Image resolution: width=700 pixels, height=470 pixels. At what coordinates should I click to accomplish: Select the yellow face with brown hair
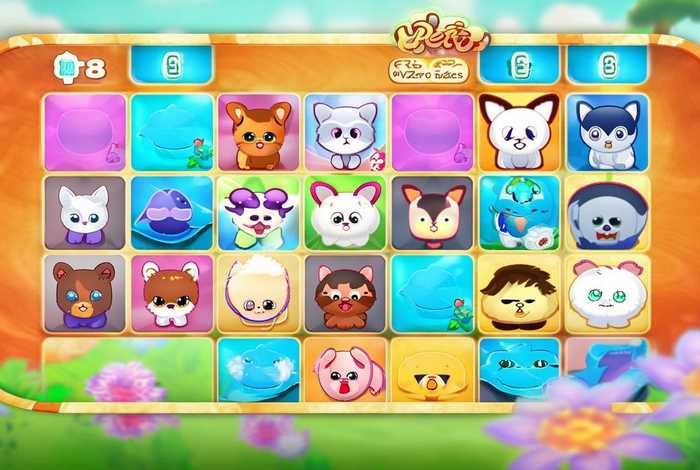tap(519, 292)
